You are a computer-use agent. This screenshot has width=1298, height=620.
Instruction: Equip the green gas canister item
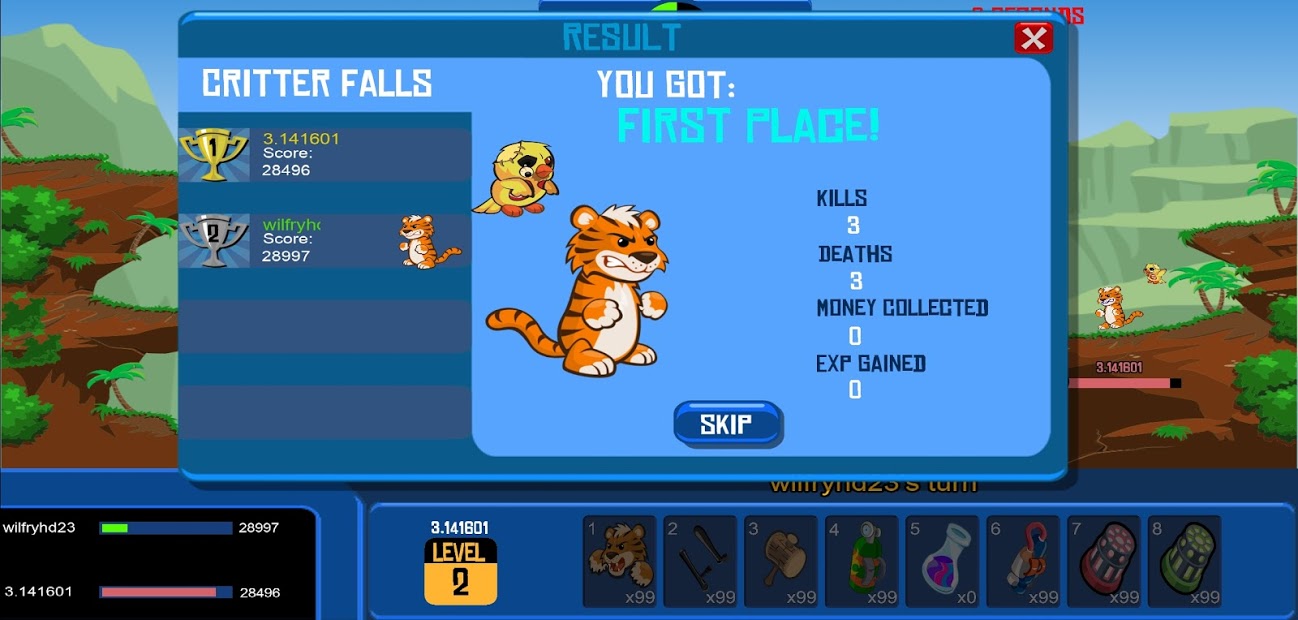point(862,561)
